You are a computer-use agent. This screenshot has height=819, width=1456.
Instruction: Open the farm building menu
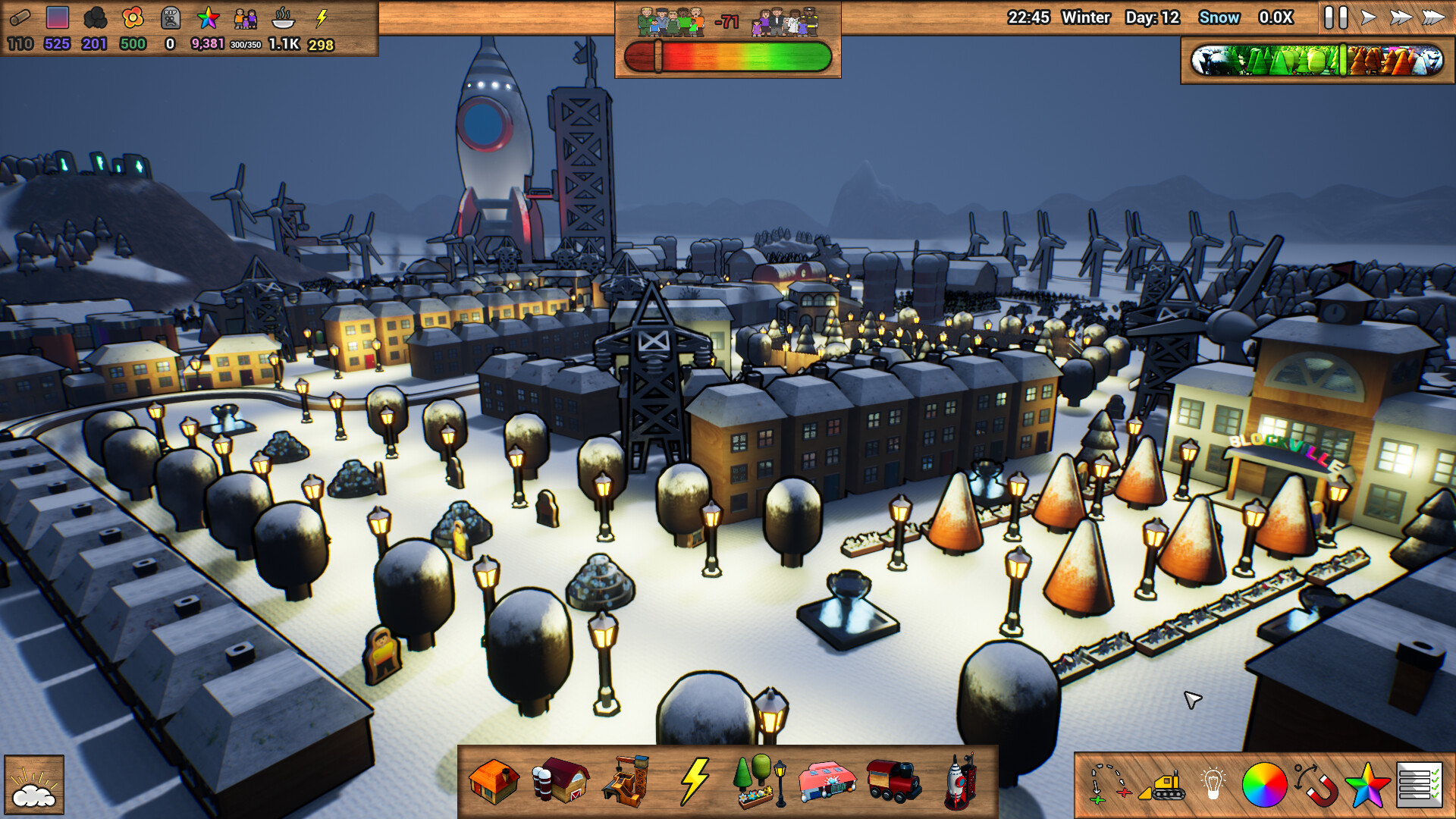(x=561, y=783)
